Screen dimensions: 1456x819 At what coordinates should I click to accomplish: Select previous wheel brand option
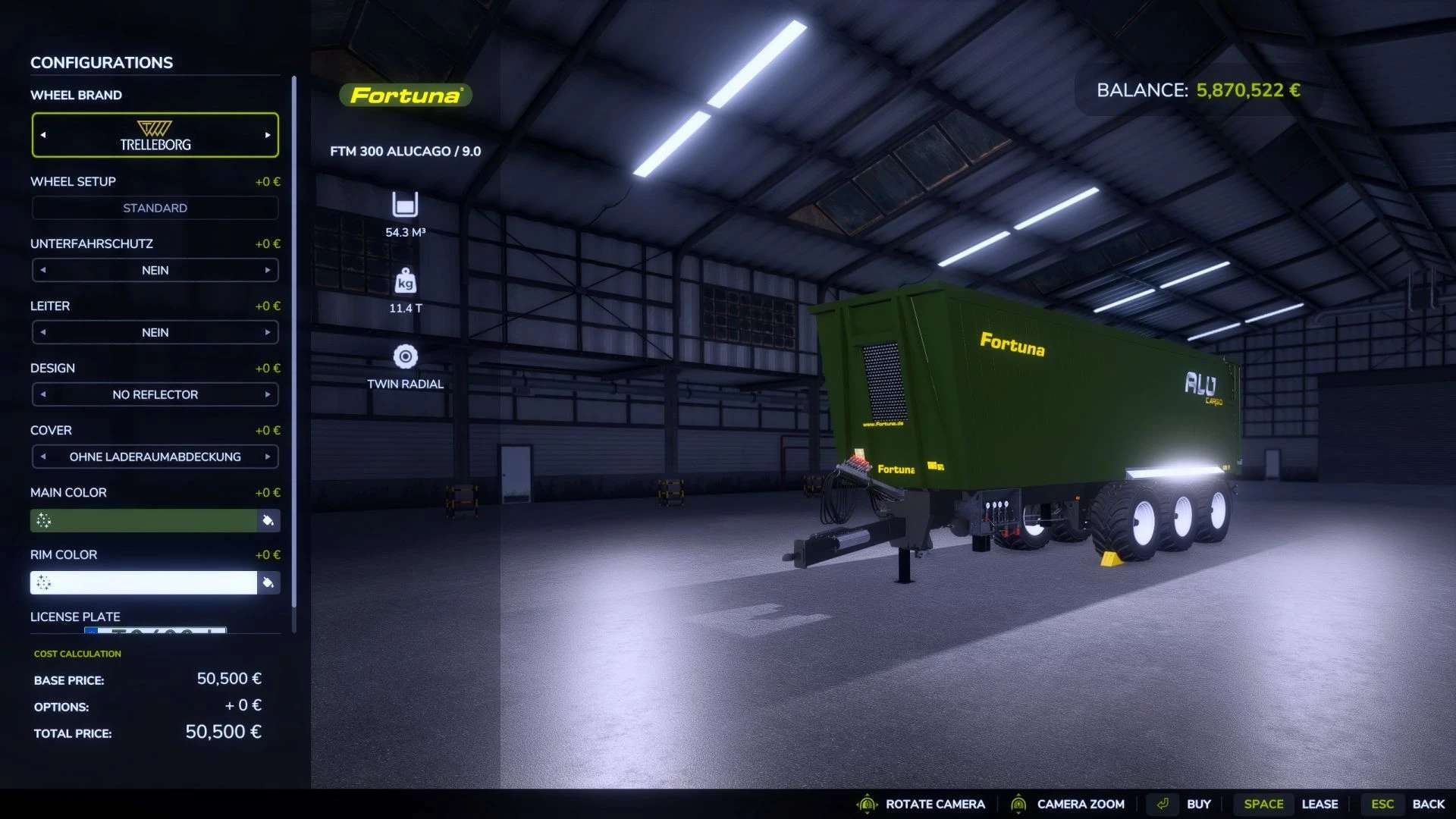tap(43, 135)
